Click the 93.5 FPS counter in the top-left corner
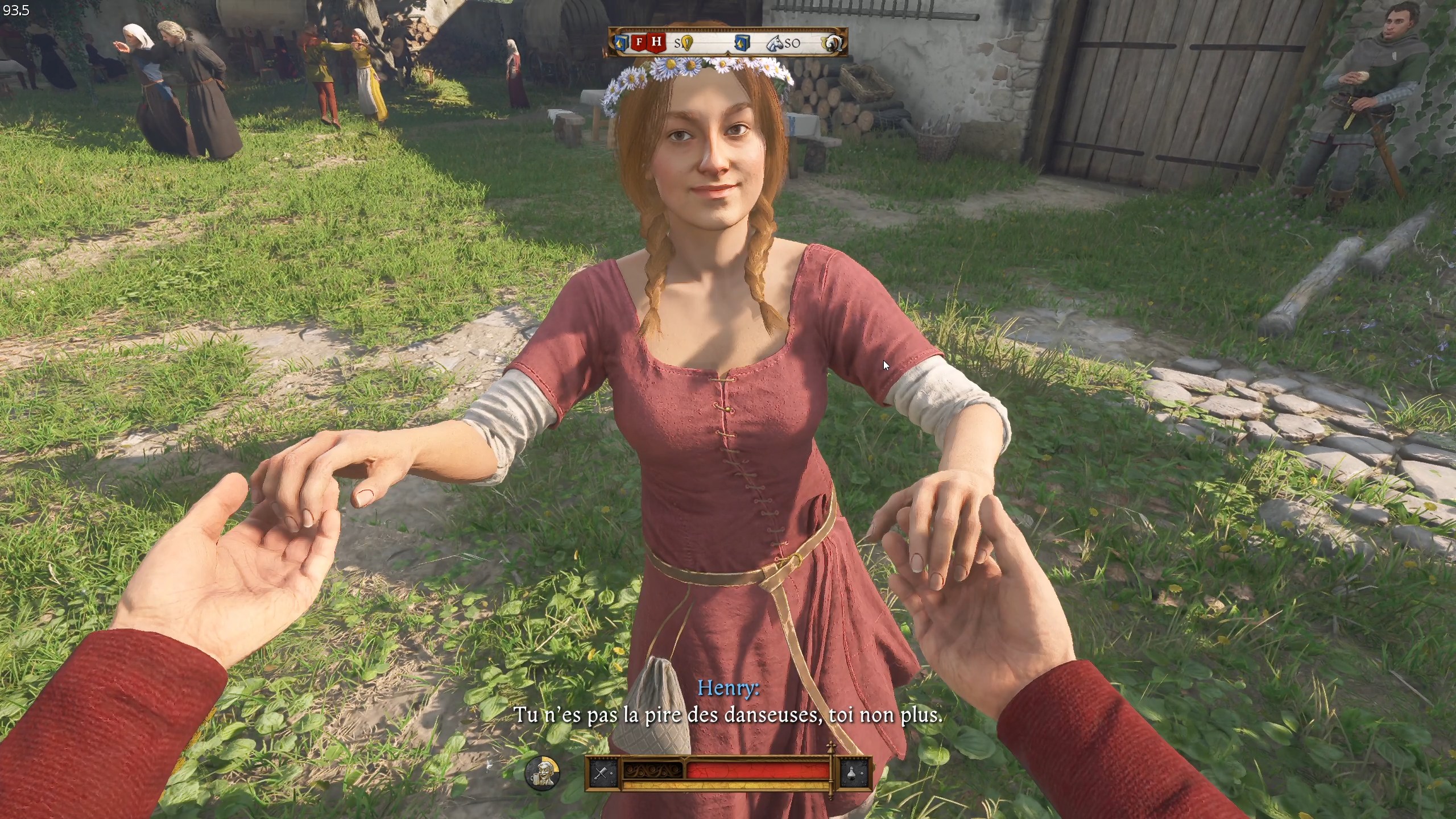 pos(16,9)
